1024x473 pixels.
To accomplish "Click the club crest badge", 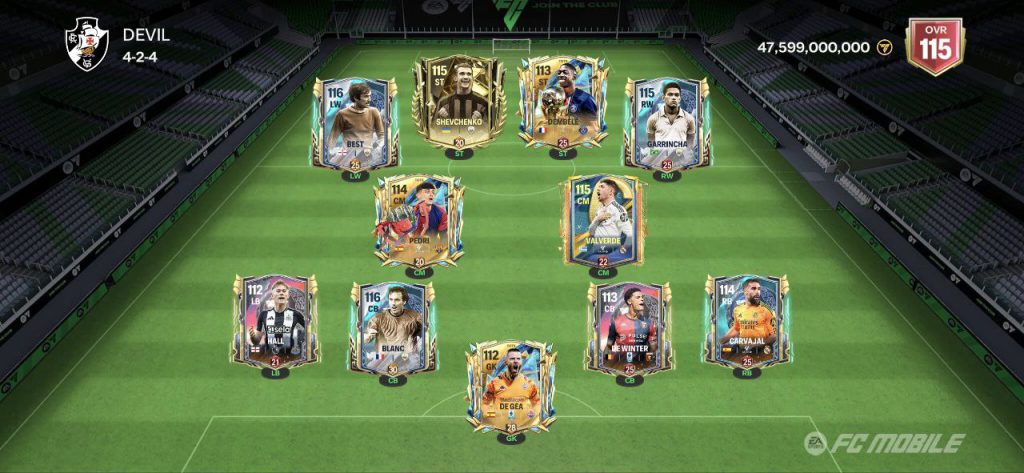I will point(85,45).
